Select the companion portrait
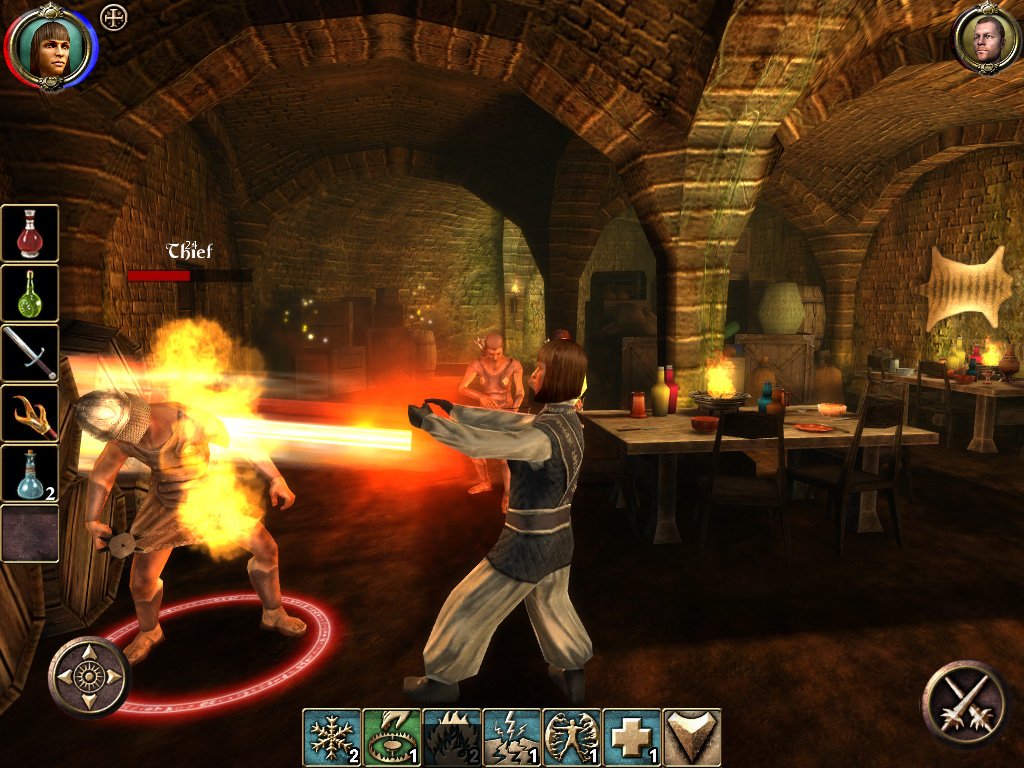 tap(986, 39)
